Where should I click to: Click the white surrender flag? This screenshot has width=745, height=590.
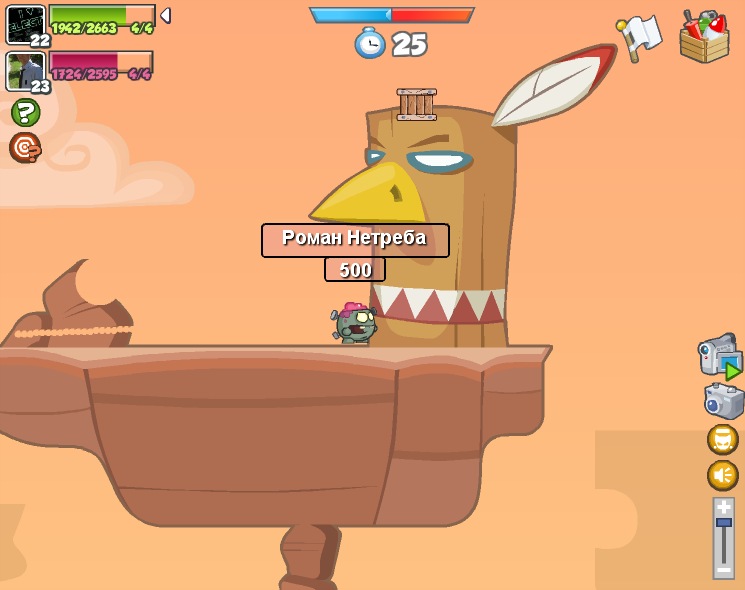pyautogui.click(x=639, y=37)
